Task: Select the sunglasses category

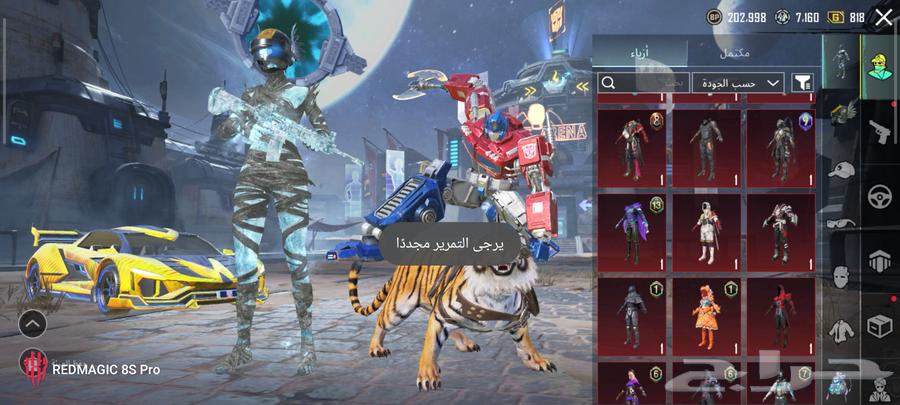Action: [x=842, y=222]
